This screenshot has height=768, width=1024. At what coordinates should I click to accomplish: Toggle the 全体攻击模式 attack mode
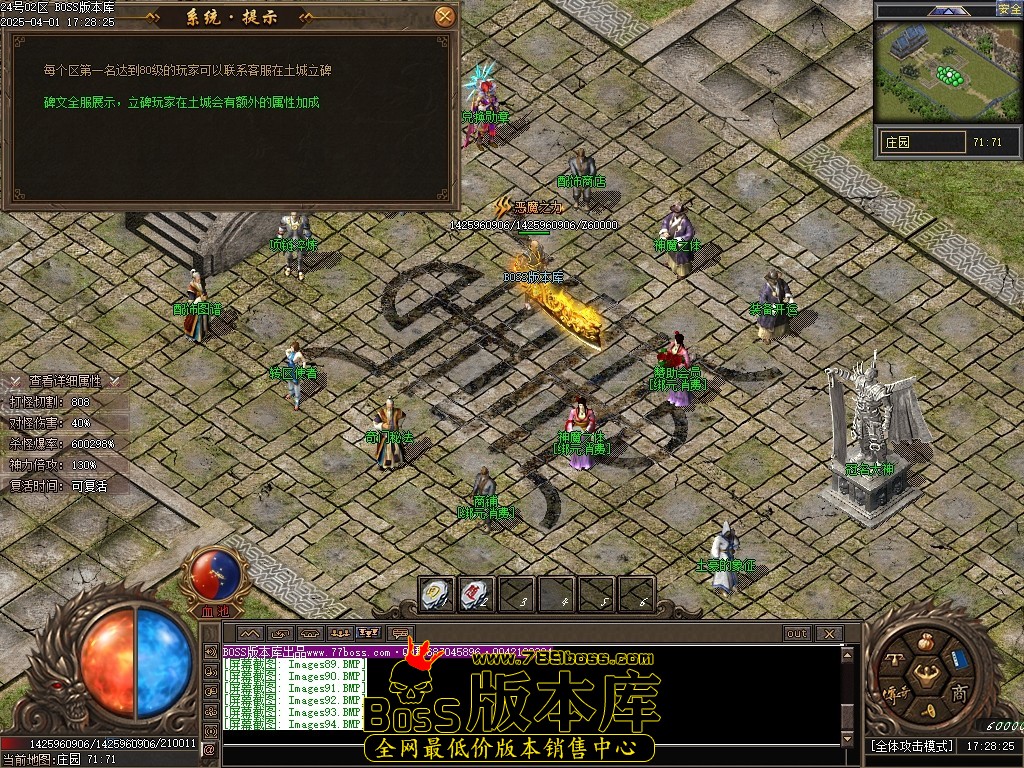909,746
